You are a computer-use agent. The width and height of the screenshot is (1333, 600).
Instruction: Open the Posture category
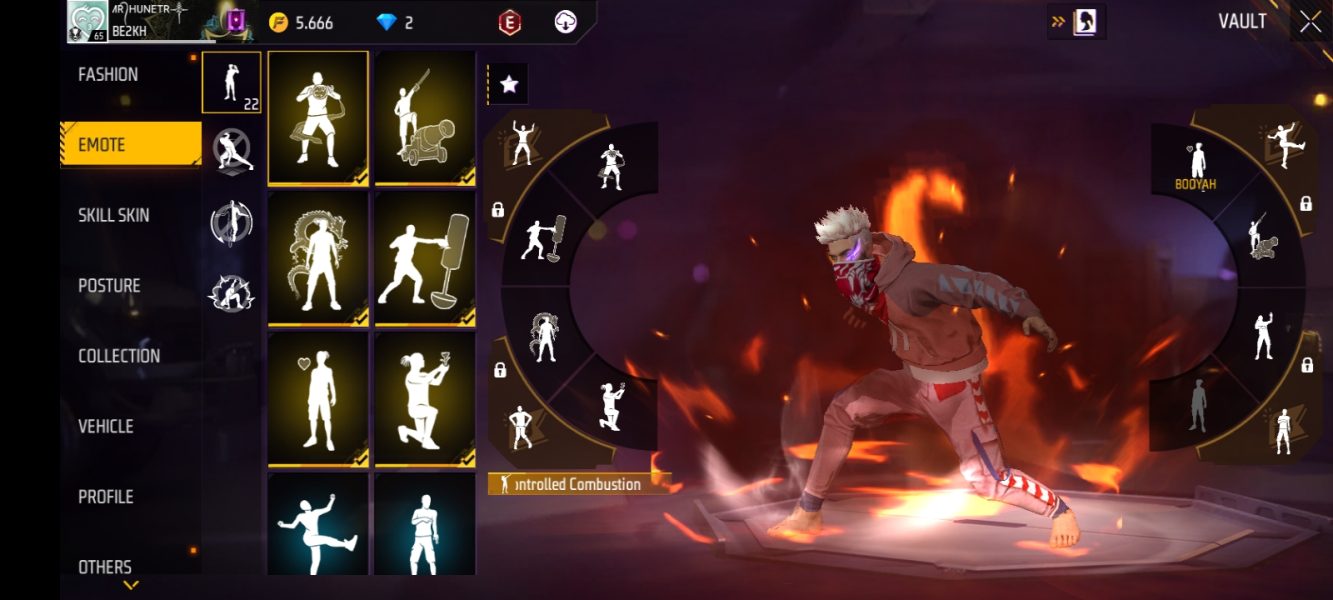[109, 286]
